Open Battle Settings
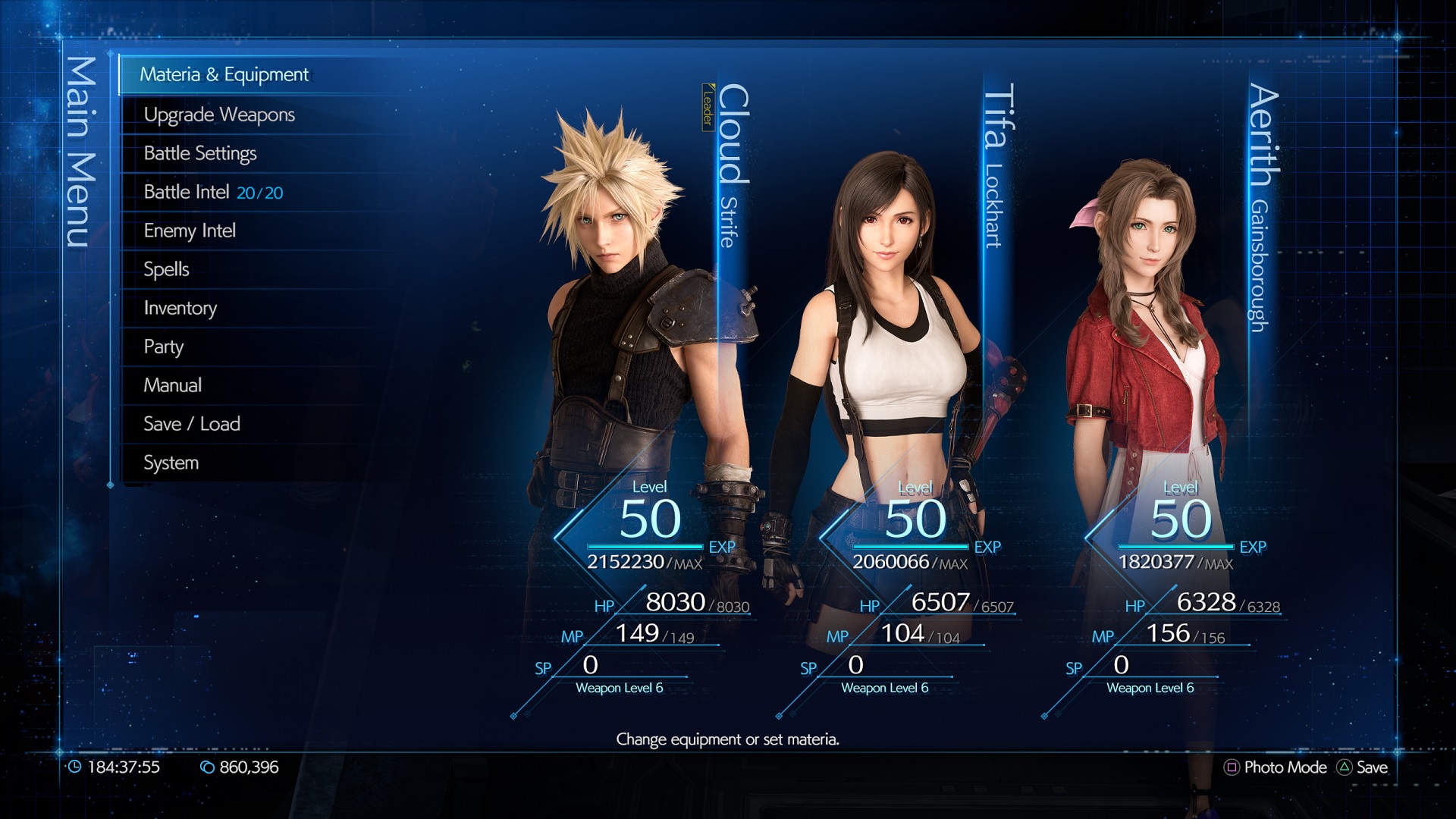The height and width of the screenshot is (819, 1456). tap(200, 153)
